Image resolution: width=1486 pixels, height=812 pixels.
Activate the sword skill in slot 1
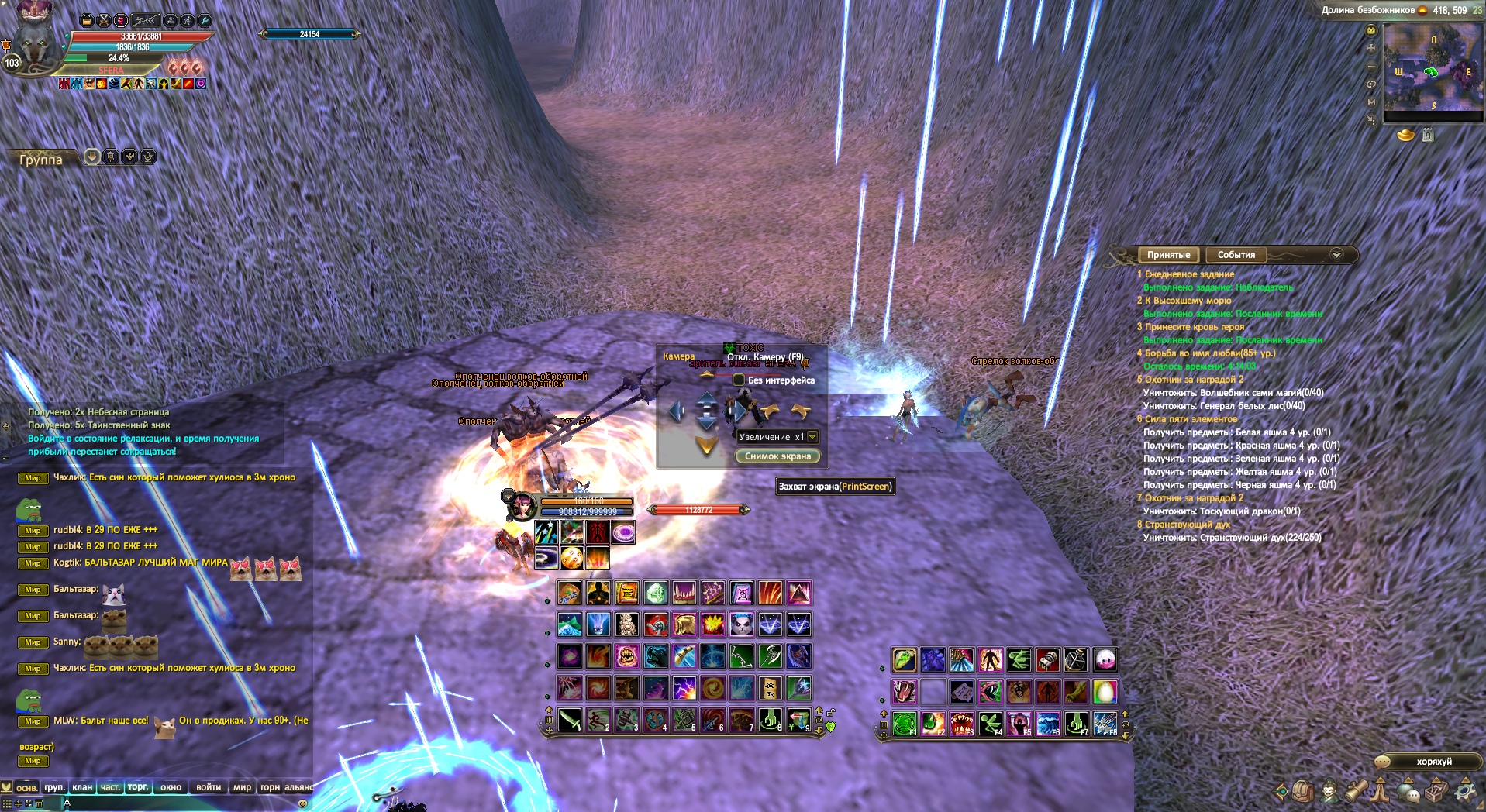click(570, 720)
